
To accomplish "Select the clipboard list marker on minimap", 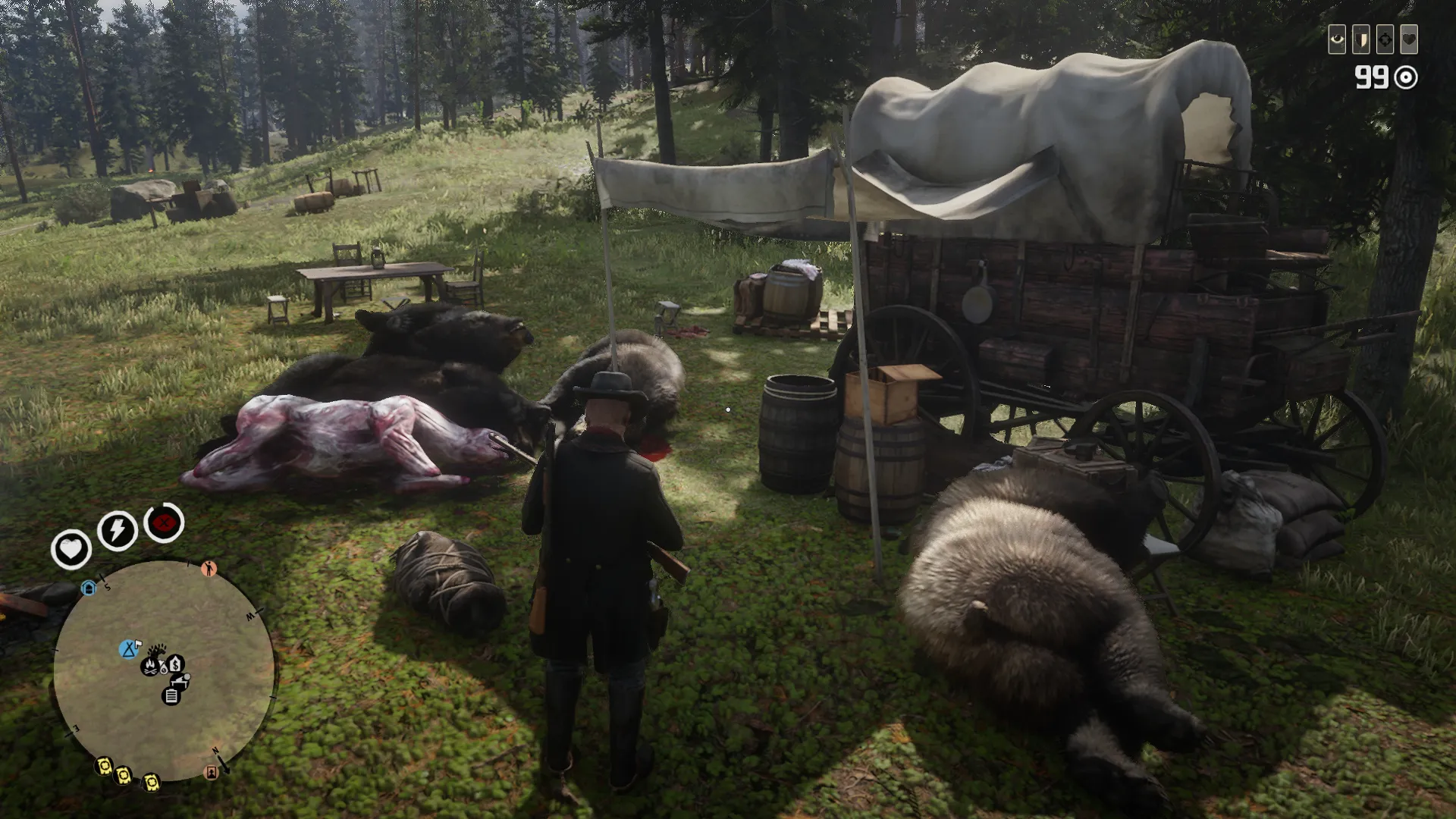I will [x=171, y=696].
